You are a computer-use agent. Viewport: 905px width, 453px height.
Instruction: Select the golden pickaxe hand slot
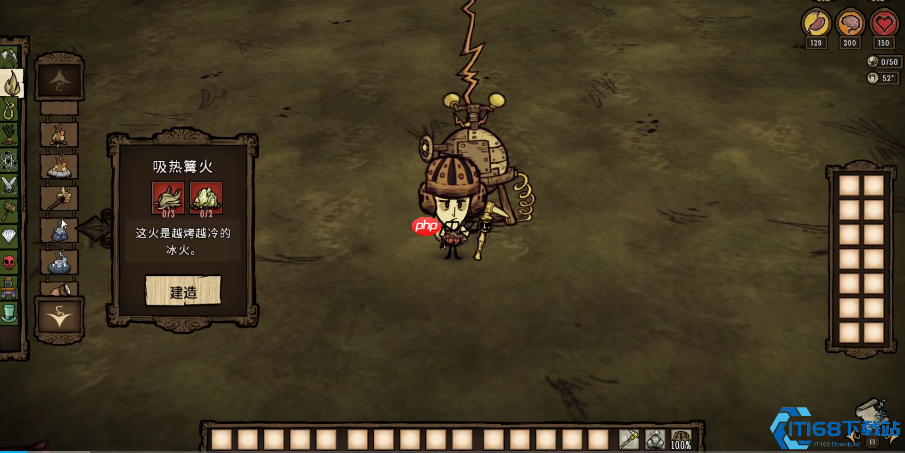point(629,439)
